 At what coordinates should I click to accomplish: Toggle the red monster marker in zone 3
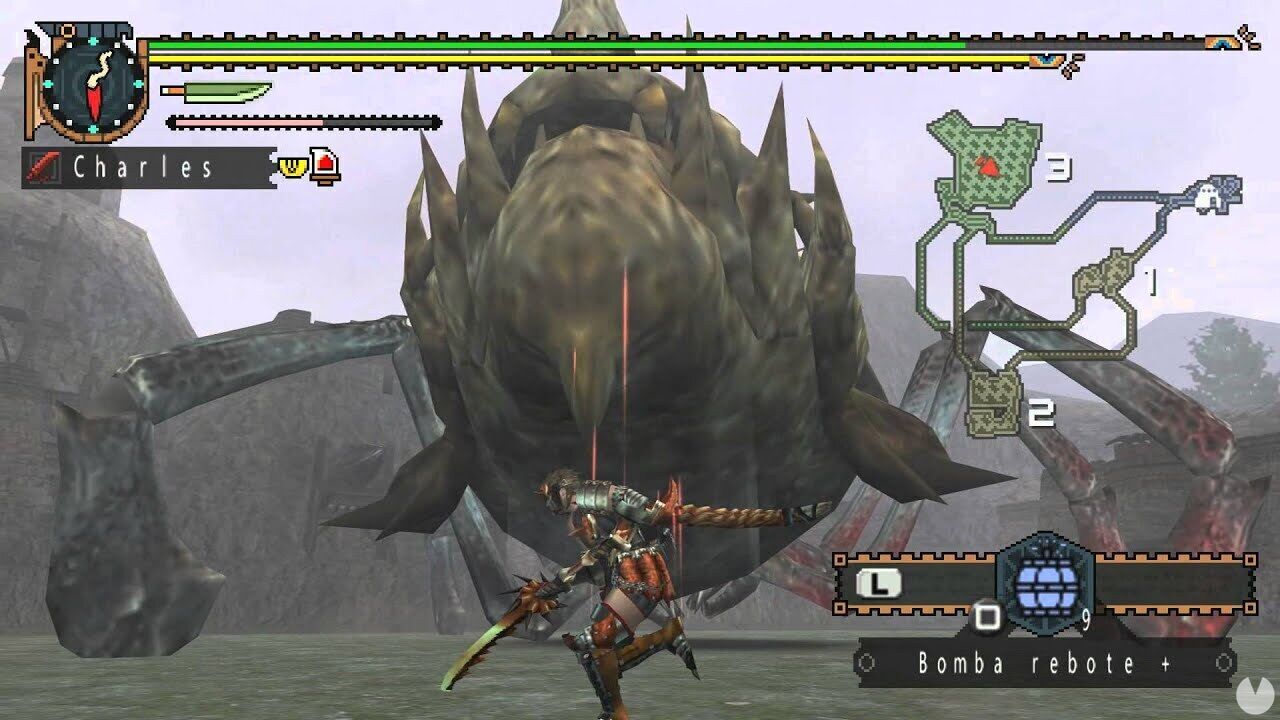pos(988,168)
